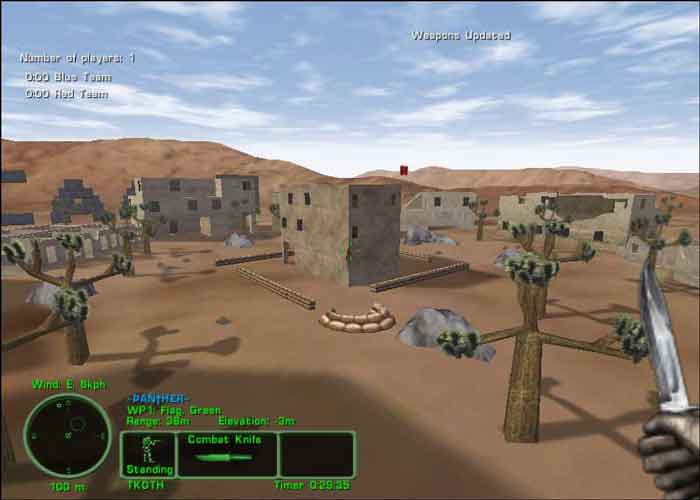The image size is (700, 500).
Task: Click the circular radar minimap
Action: (x=67, y=435)
